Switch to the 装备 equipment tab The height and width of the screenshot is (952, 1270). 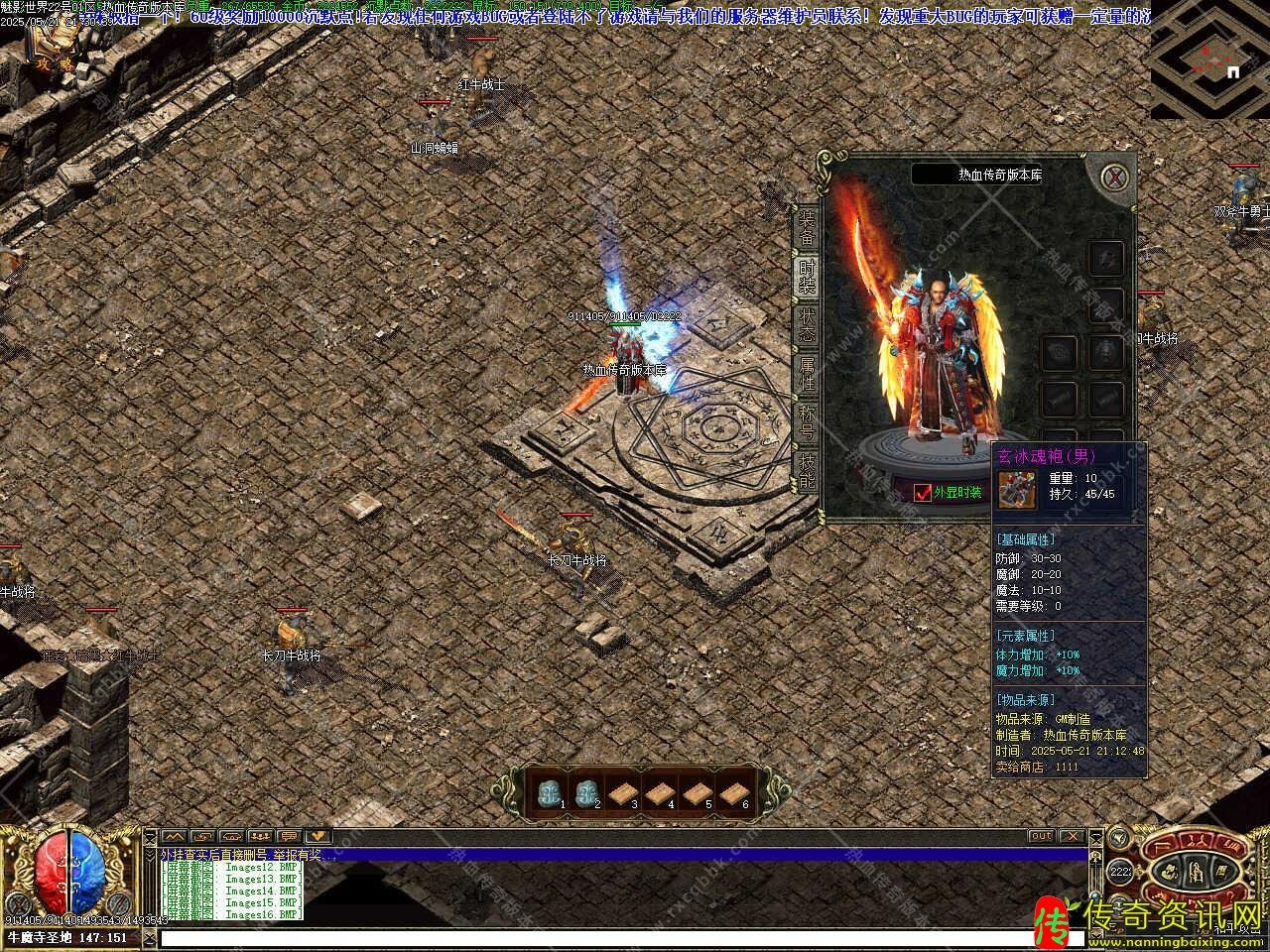point(806,228)
